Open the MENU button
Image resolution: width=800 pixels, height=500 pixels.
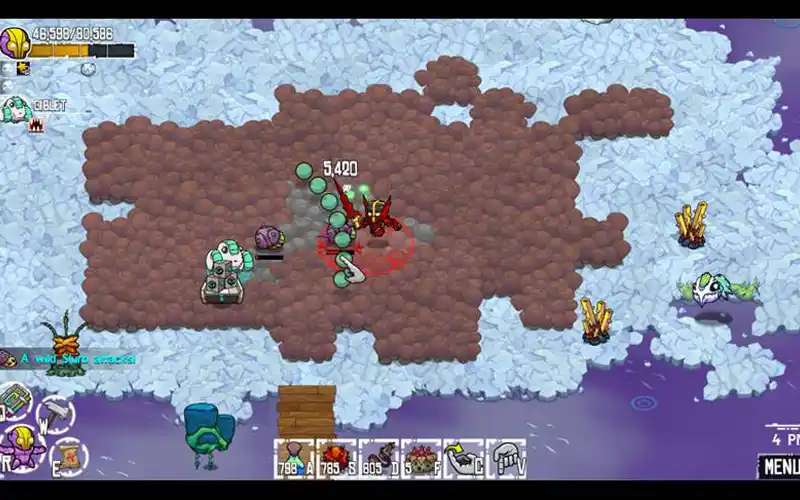click(x=778, y=466)
